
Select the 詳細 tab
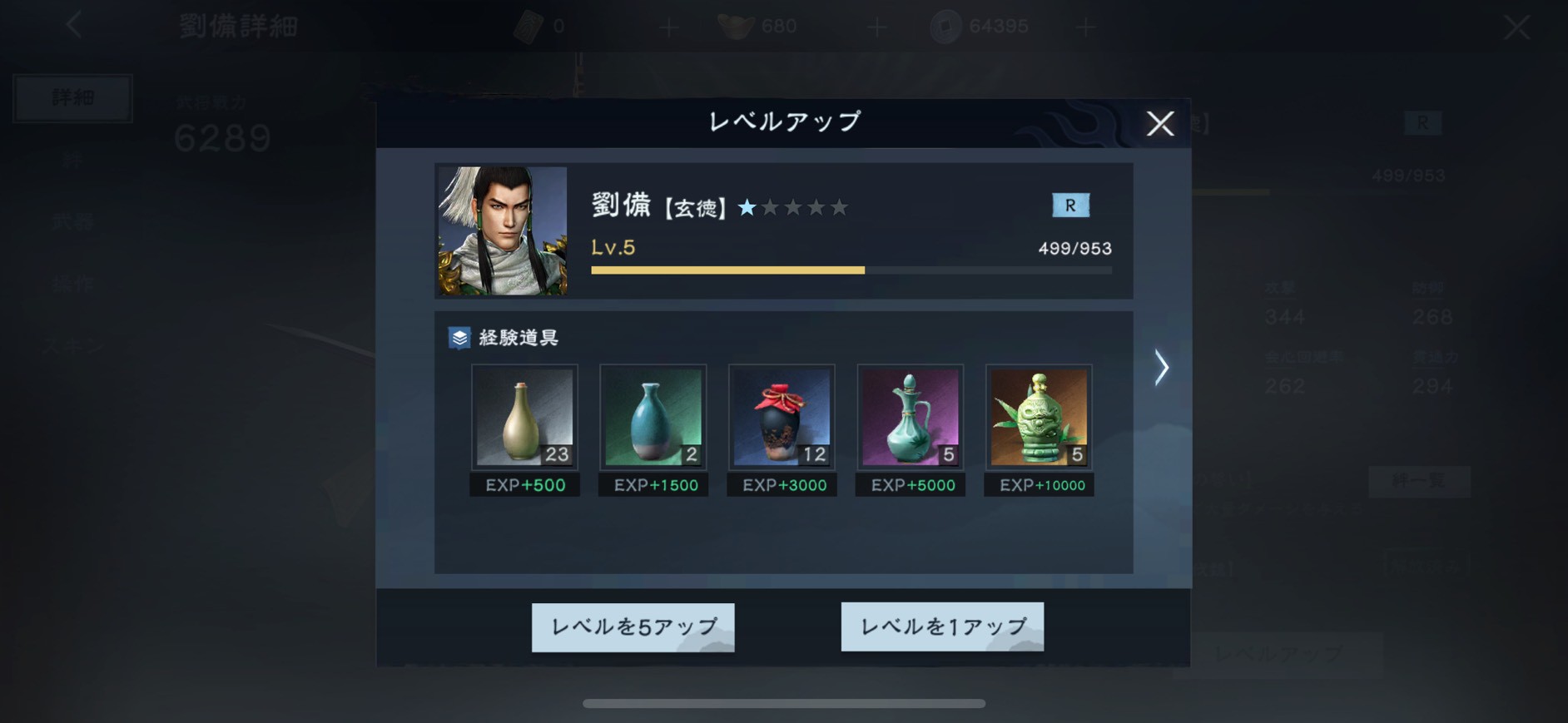coord(72,97)
